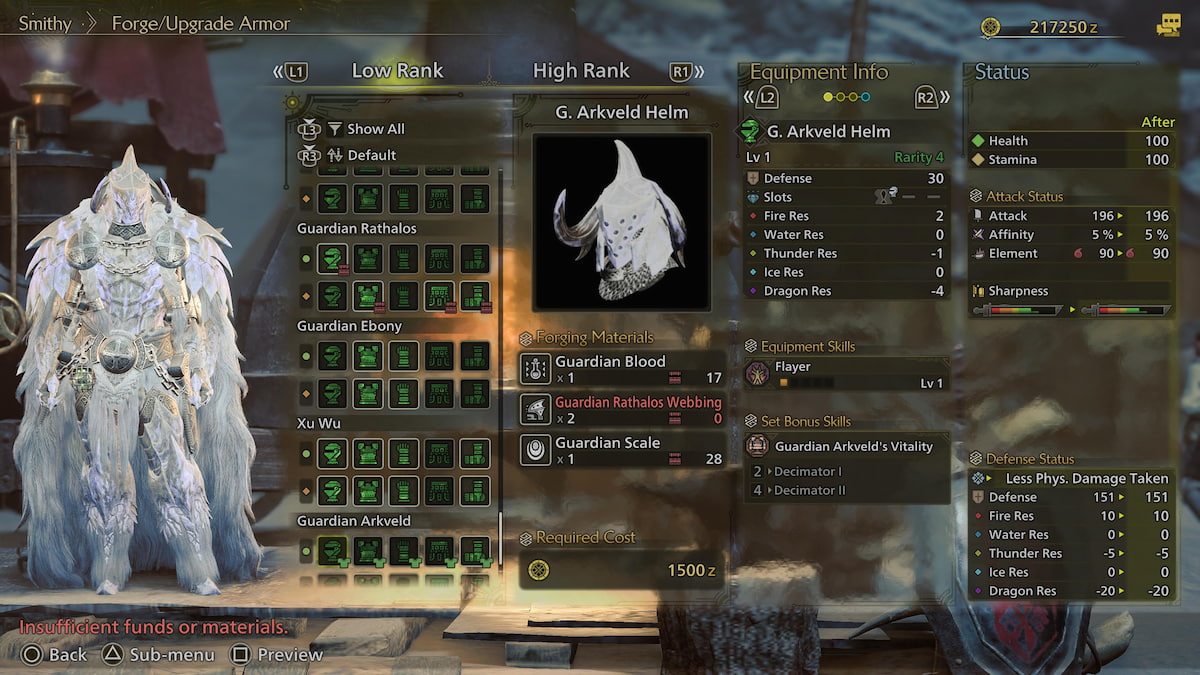The image size is (1200, 675).
Task: Select Guardian Scale forging material
Action: pyautogui.click(x=622, y=450)
